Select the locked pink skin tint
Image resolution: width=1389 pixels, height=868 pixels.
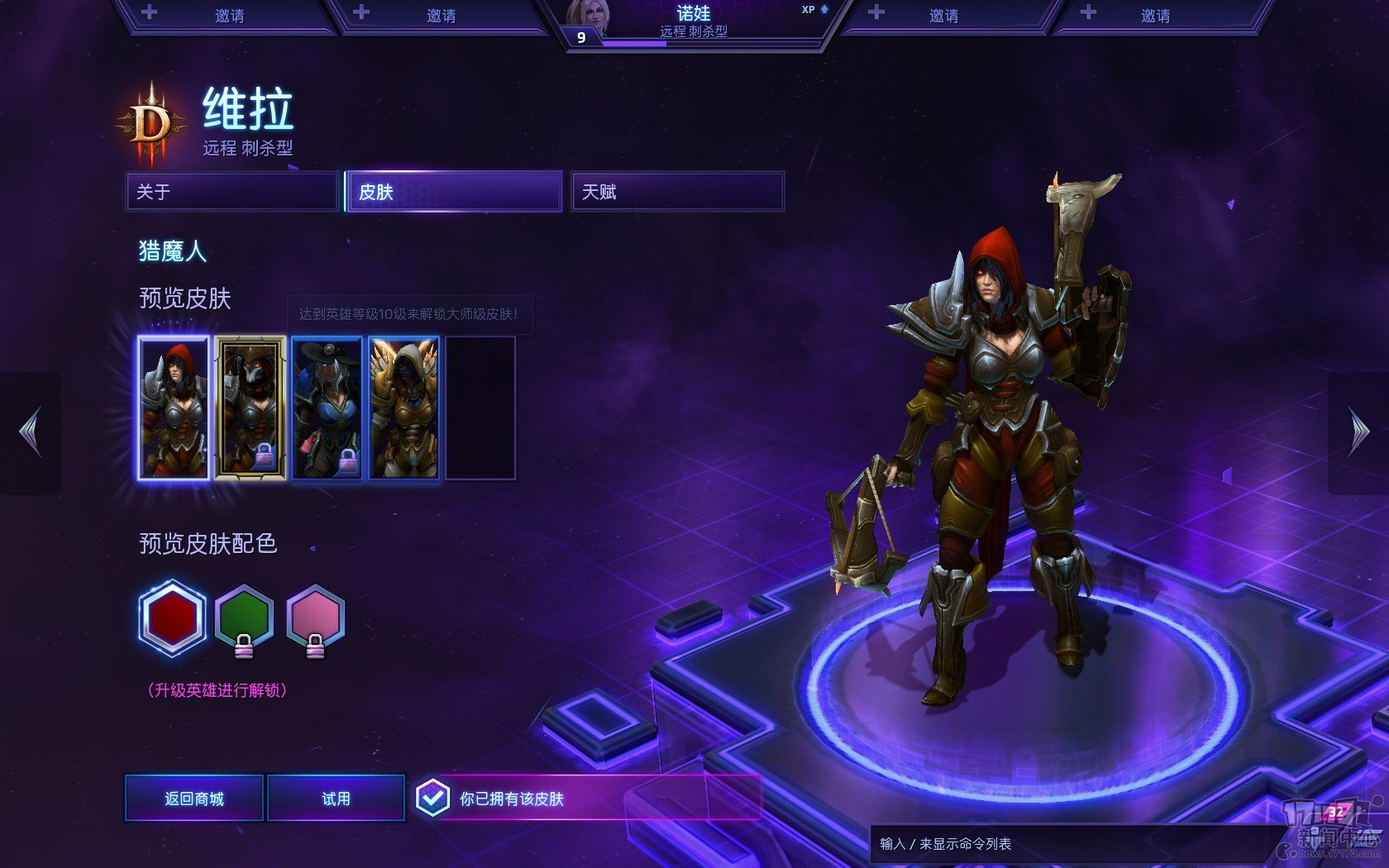click(x=315, y=618)
